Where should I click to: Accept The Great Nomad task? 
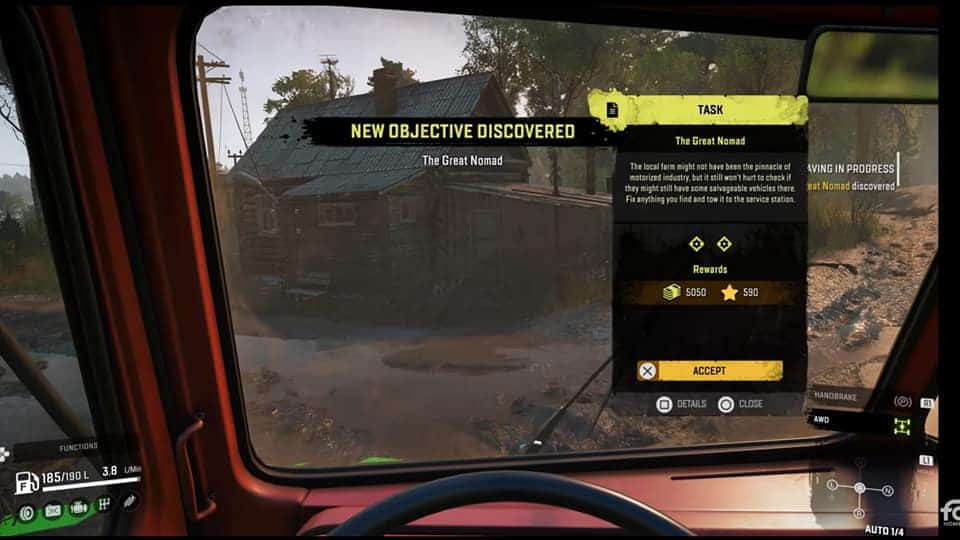tap(709, 371)
